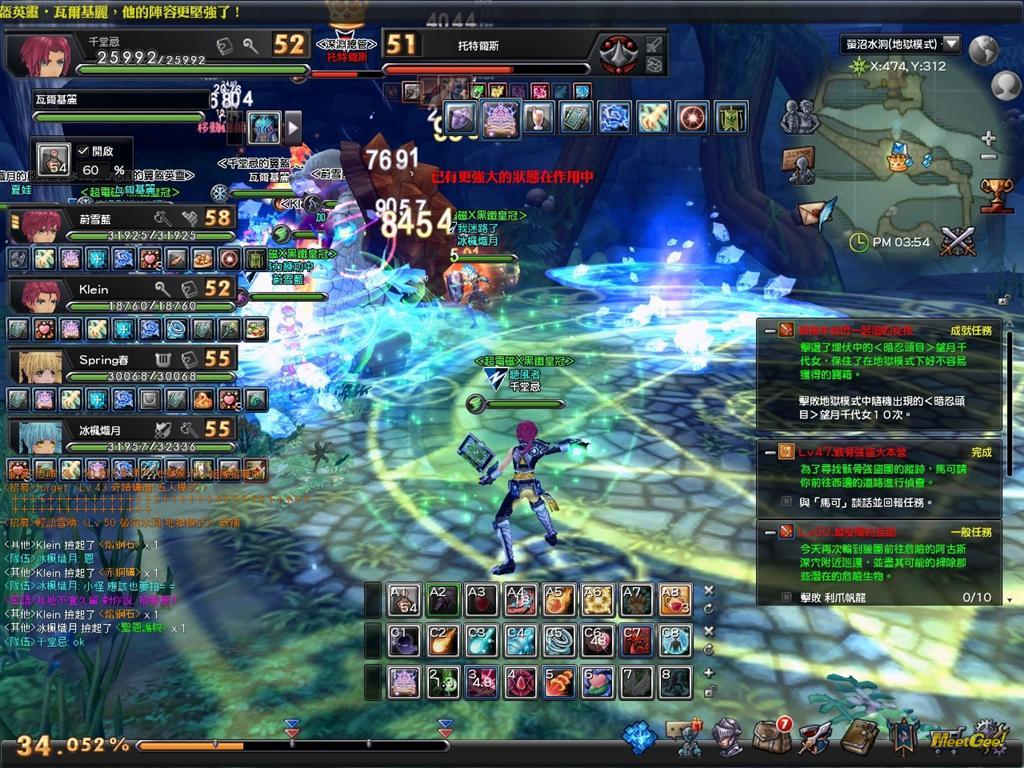1024x768 pixels.
Task: Open the crossed swords icon by the minimap
Action: tap(957, 241)
